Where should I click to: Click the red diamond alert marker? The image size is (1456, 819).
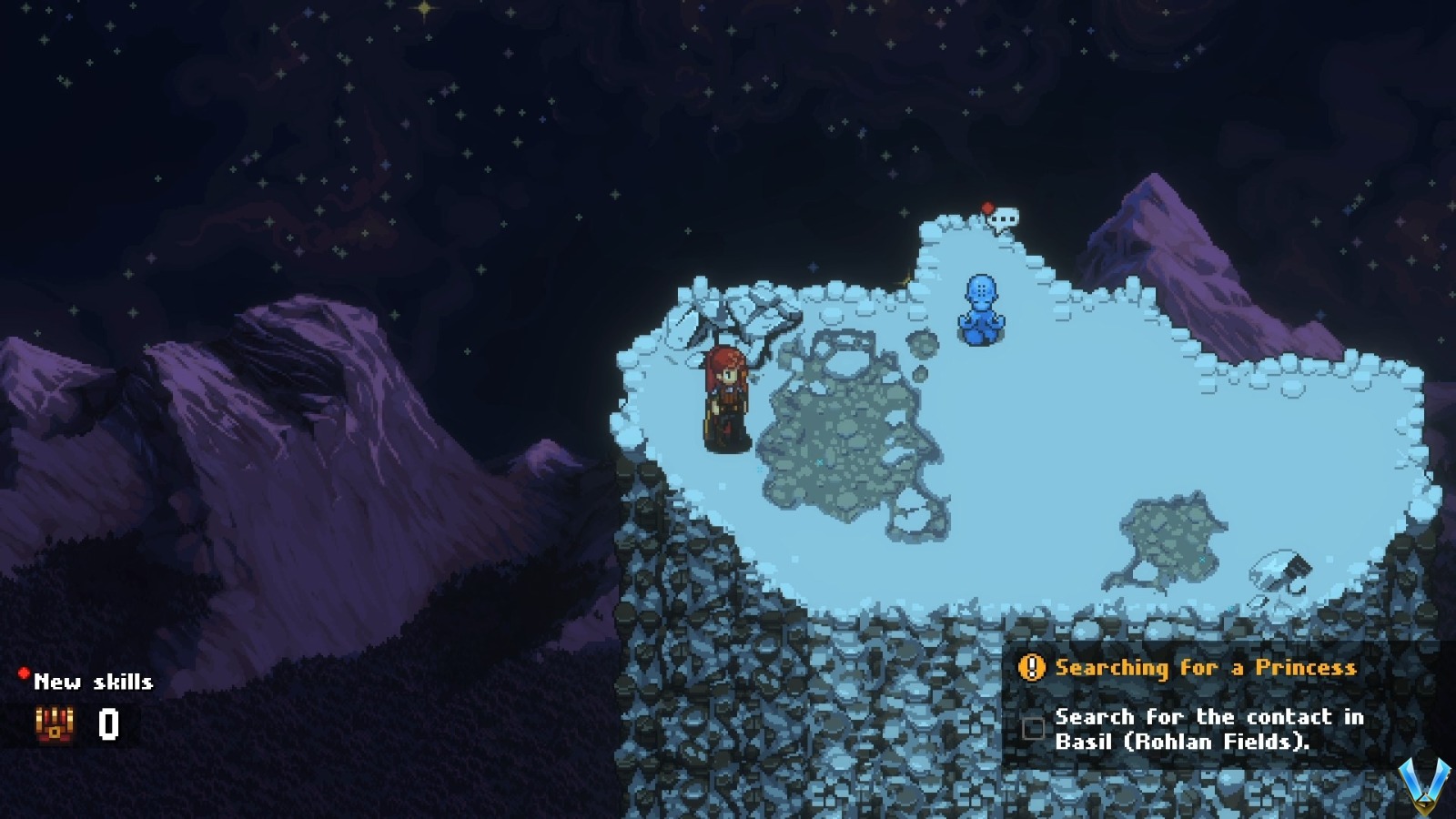click(x=987, y=208)
